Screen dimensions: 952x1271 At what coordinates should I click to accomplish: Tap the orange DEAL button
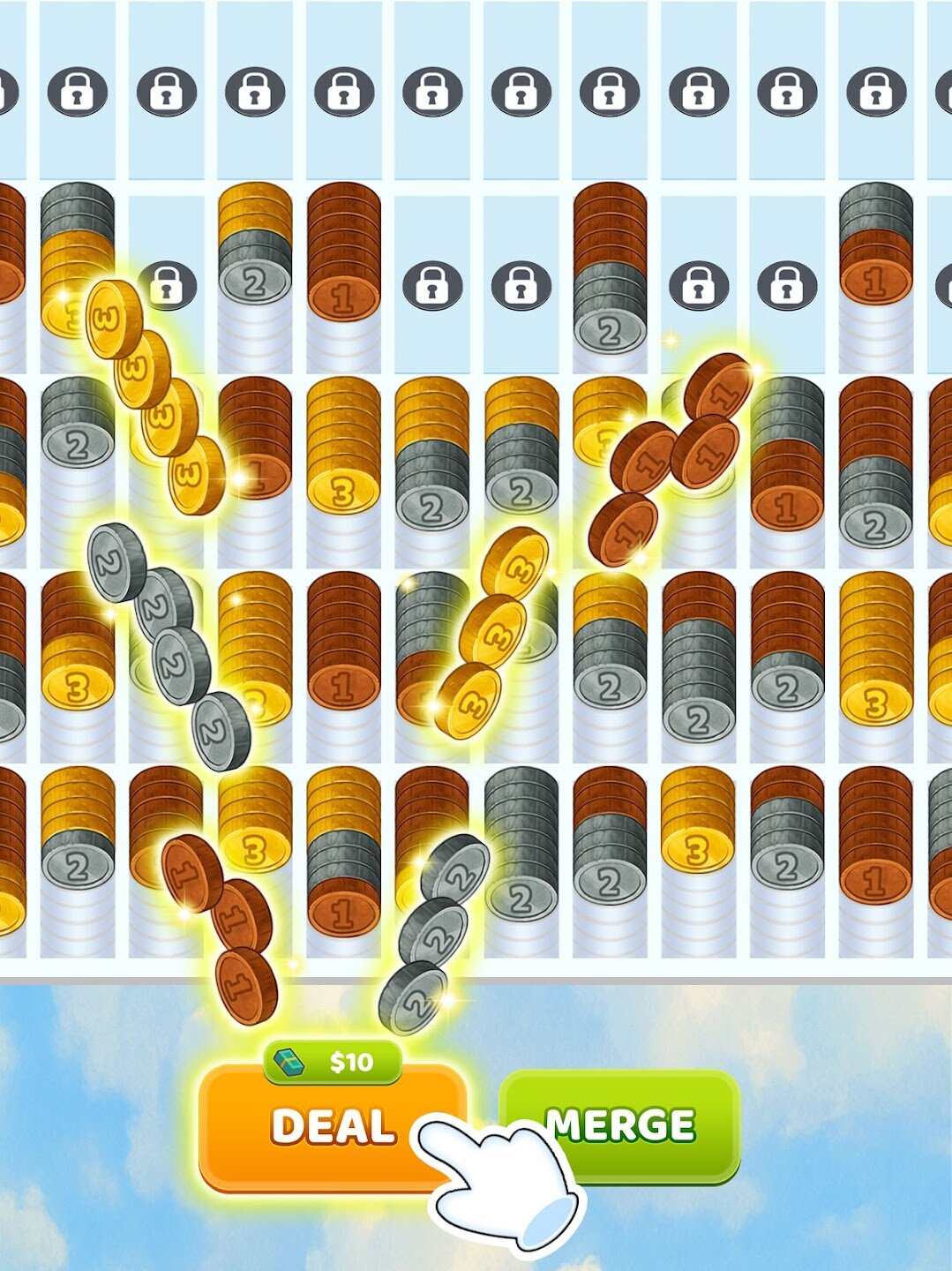point(331,1127)
